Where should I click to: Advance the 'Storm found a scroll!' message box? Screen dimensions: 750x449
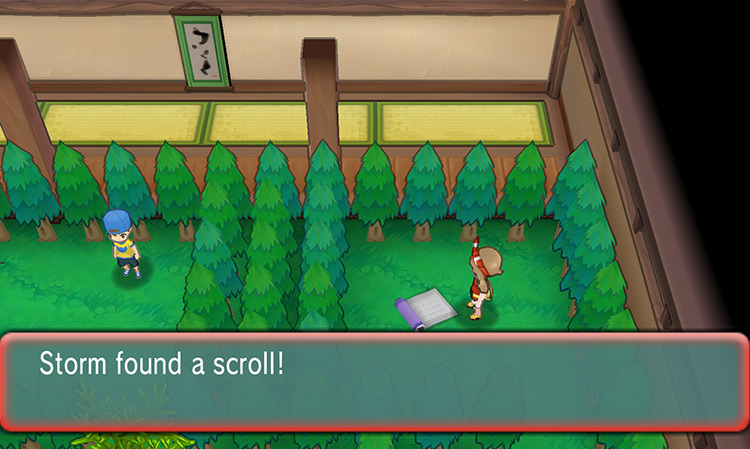coord(374,382)
